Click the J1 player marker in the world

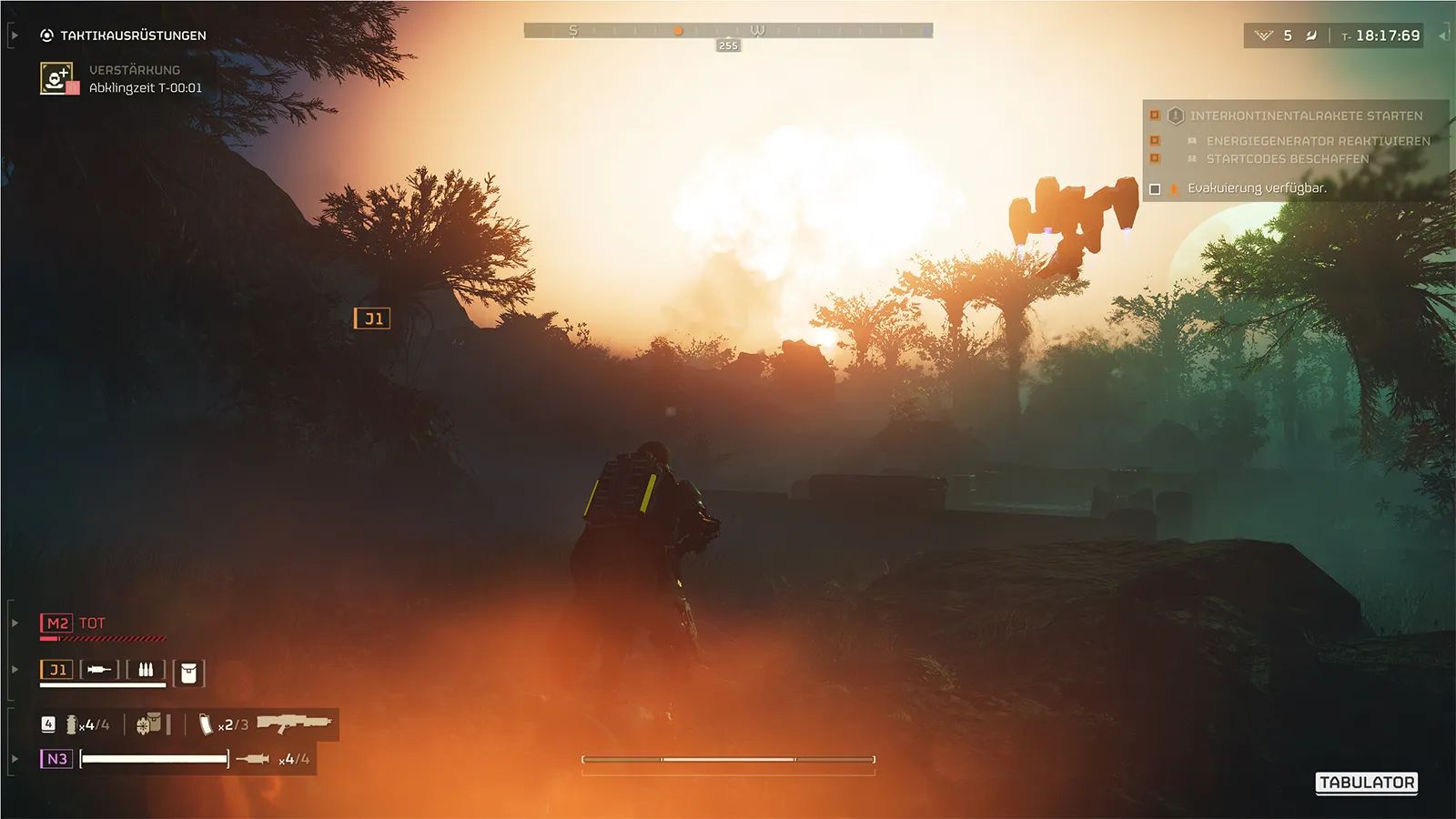pos(373,318)
